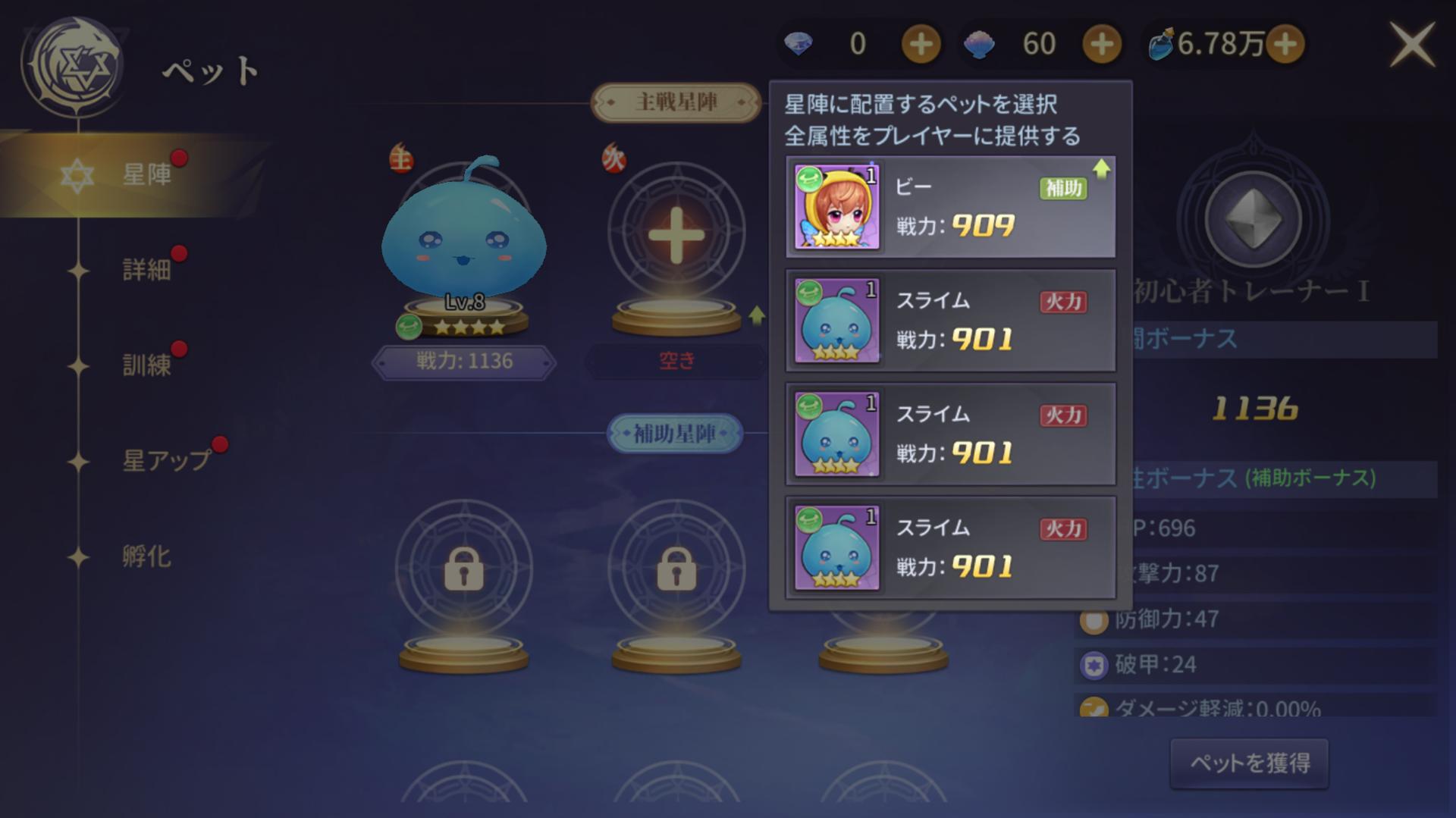Add a pet to the empty 空き slot
Viewport: 1456px width, 818px height.
coord(676,235)
